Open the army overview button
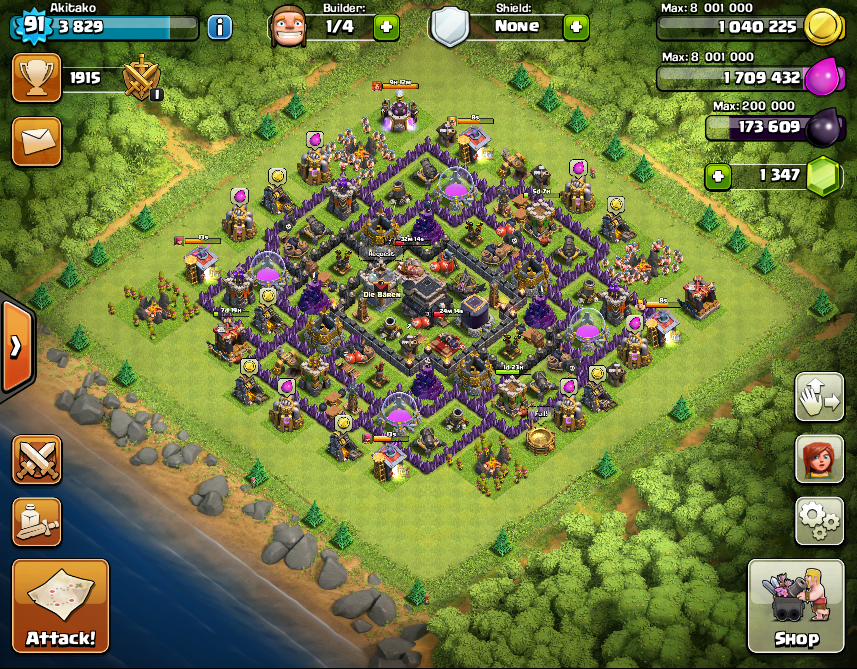The width and height of the screenshot is (857, 669). pyautogui.click(x=37, y=521)
